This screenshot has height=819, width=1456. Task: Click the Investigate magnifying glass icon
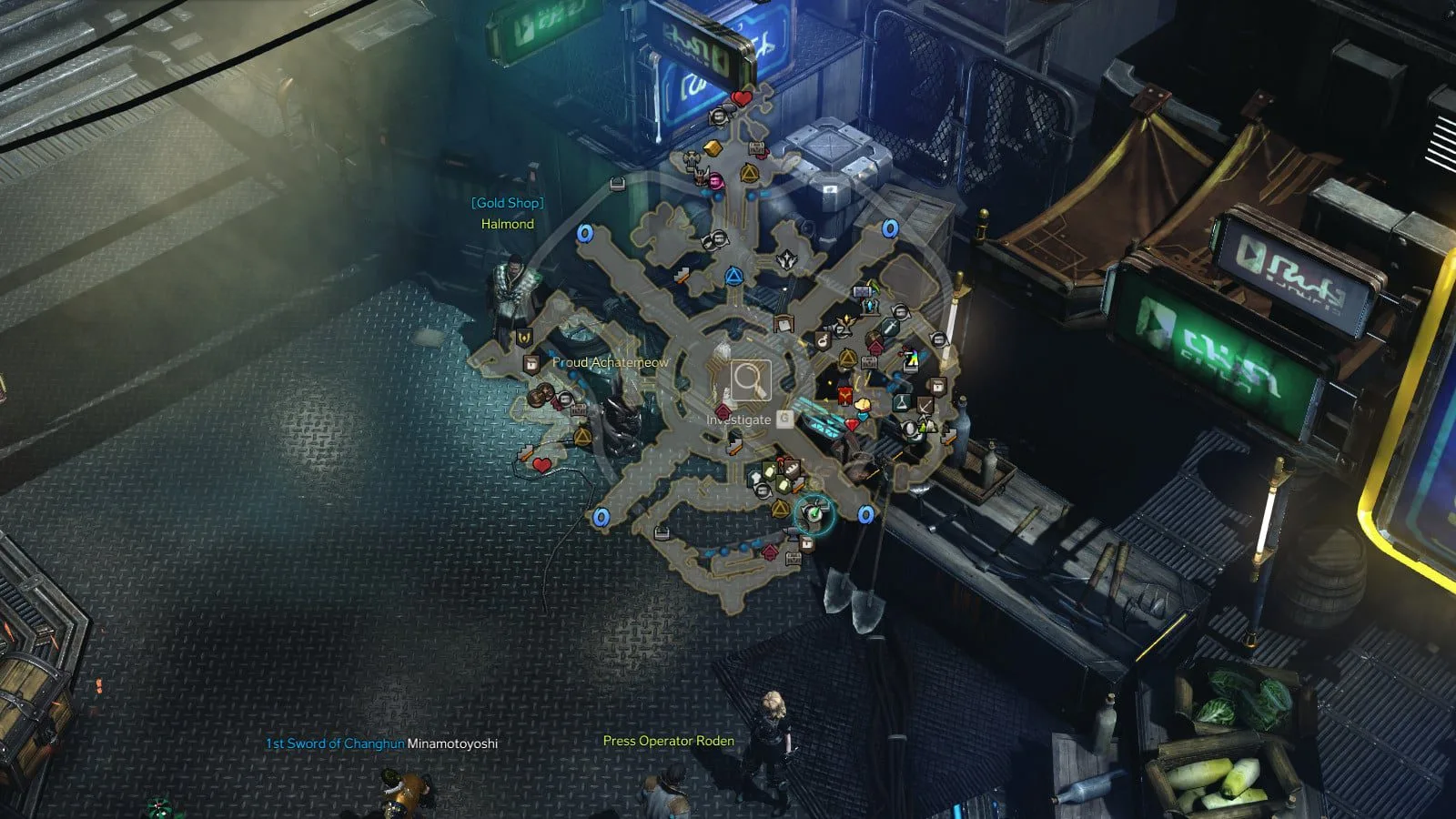[750, 379]
